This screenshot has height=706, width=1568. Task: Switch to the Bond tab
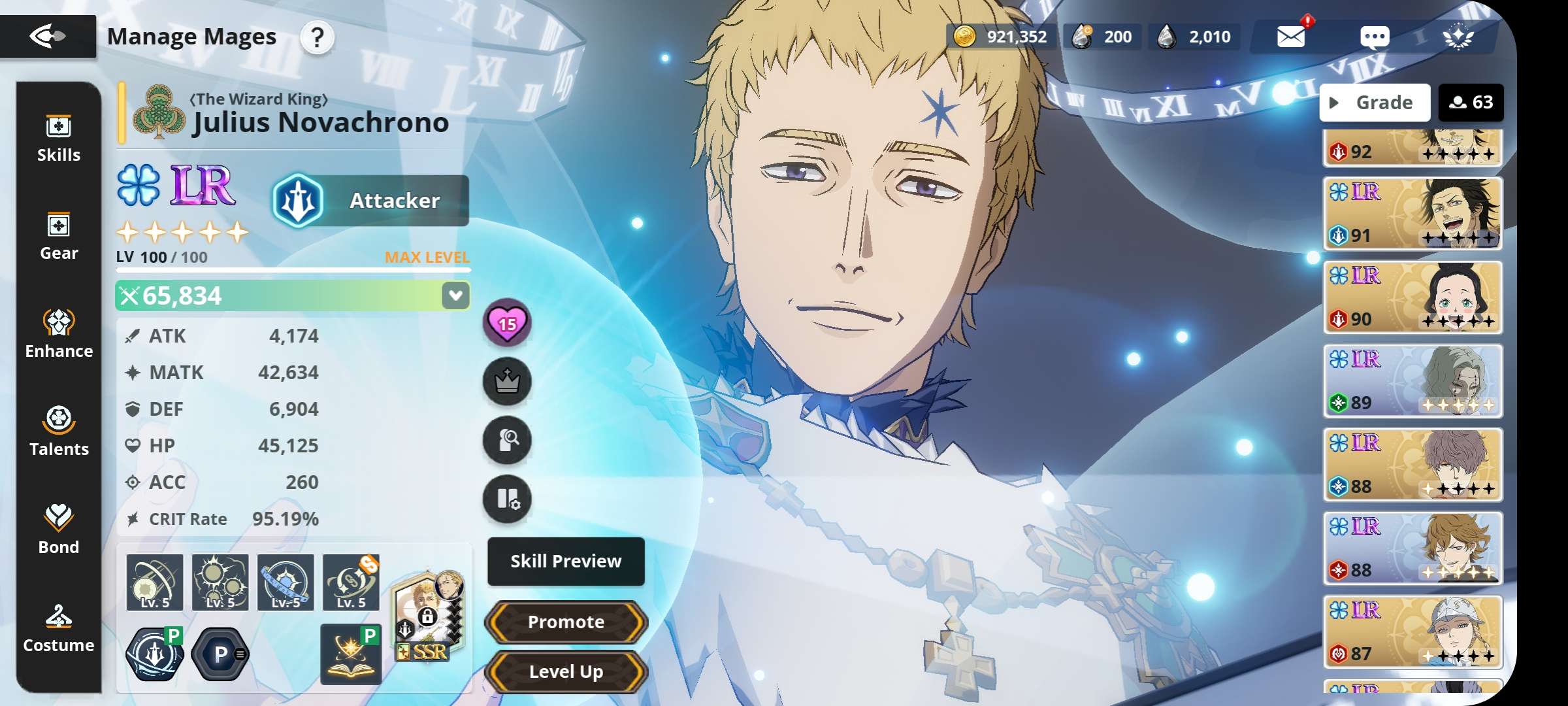coord(59,531)
